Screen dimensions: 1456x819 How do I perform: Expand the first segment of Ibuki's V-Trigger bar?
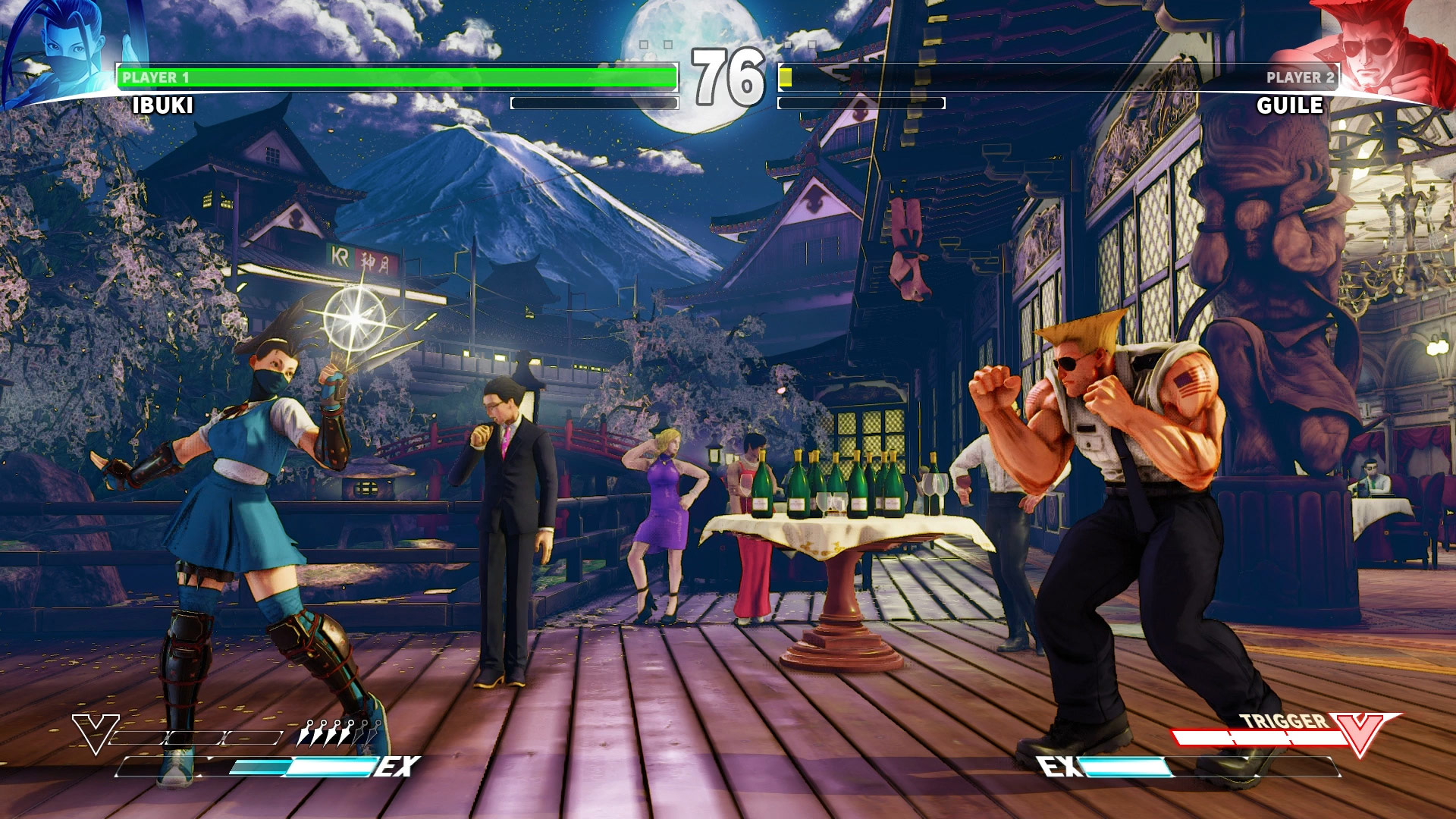point(139,737)
